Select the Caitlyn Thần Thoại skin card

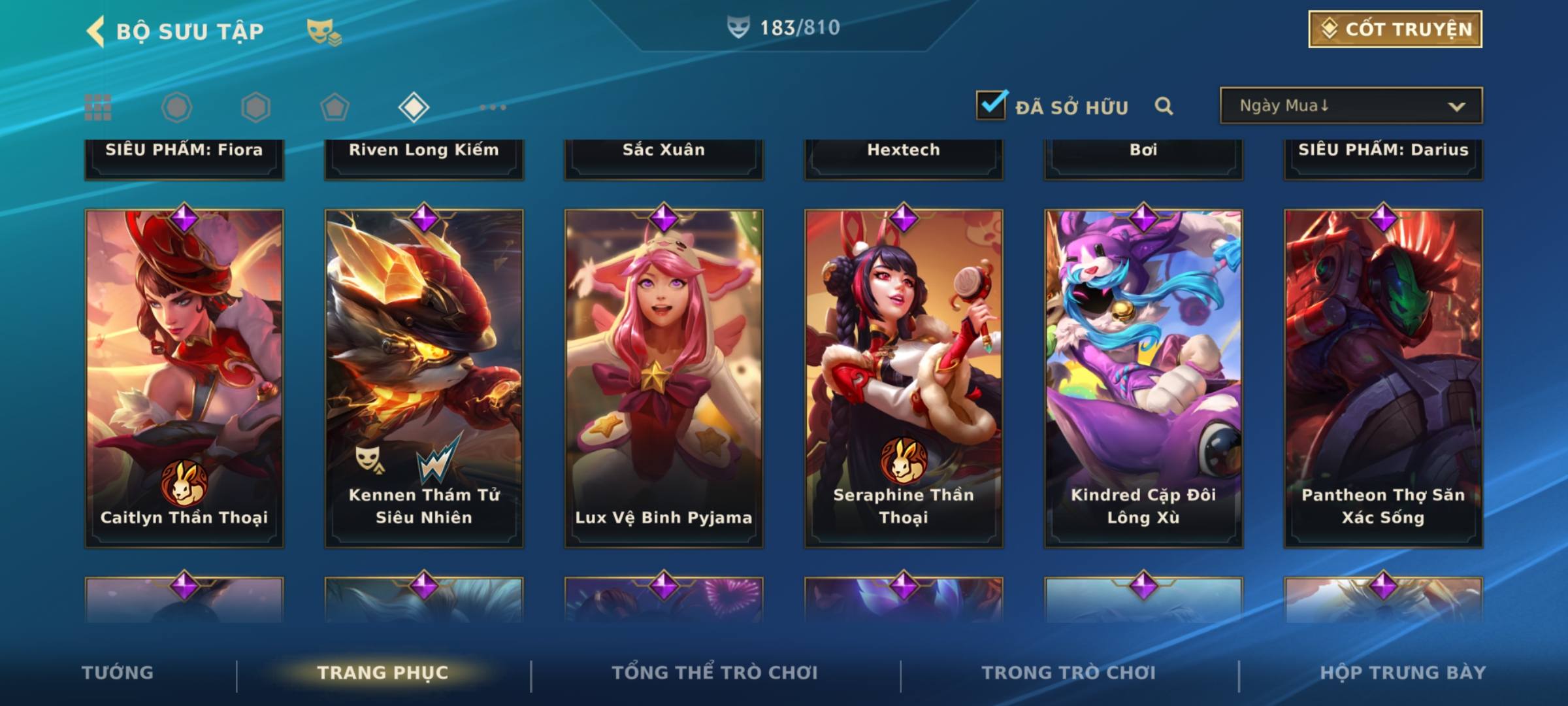[184, 378]
